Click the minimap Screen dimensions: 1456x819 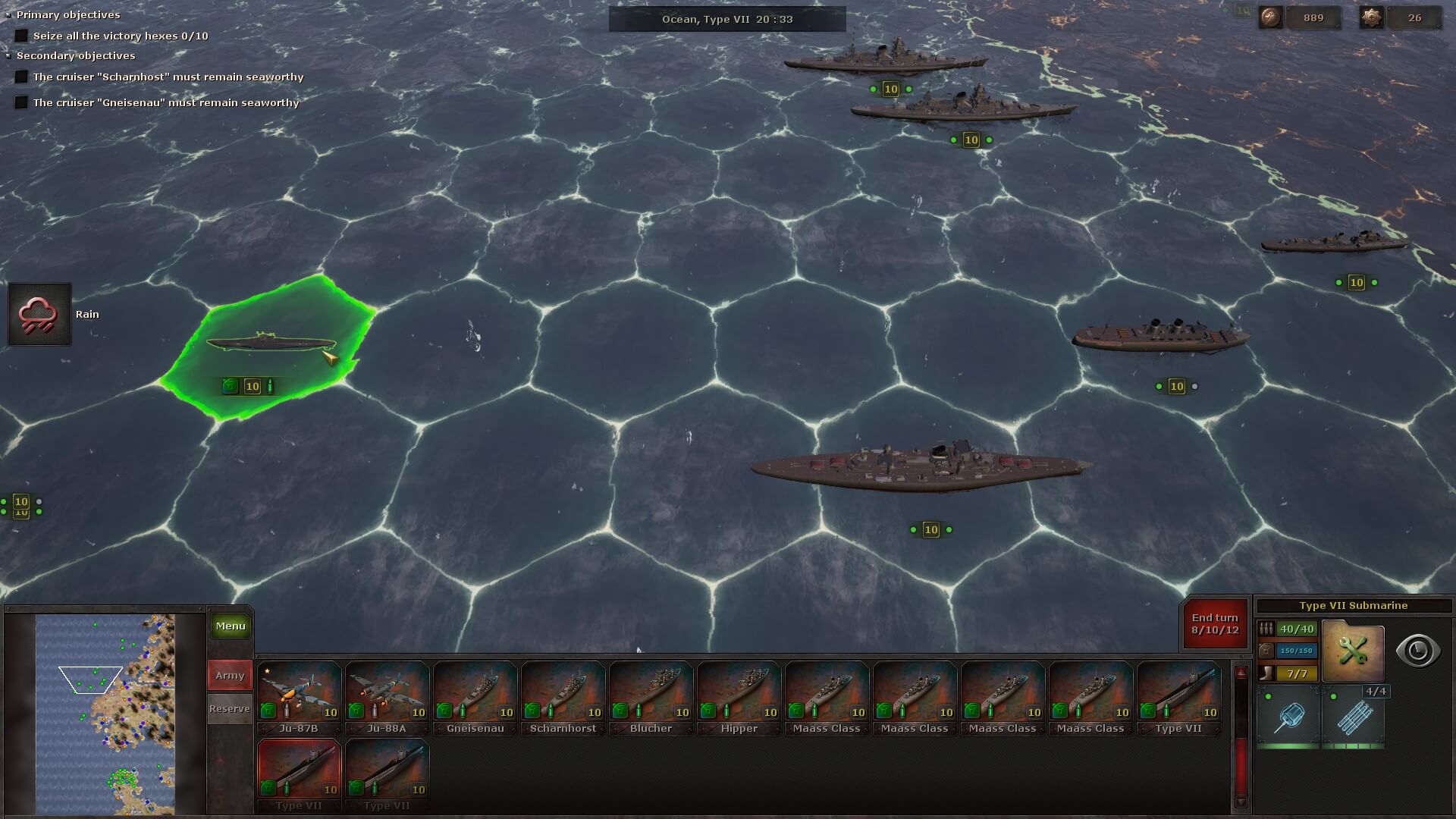tap(105, 713)
